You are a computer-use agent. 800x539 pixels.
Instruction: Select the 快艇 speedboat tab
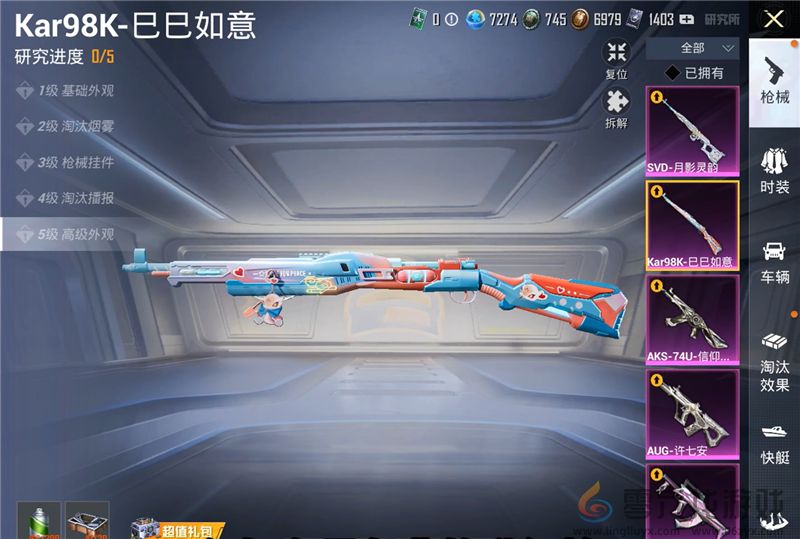774,444
